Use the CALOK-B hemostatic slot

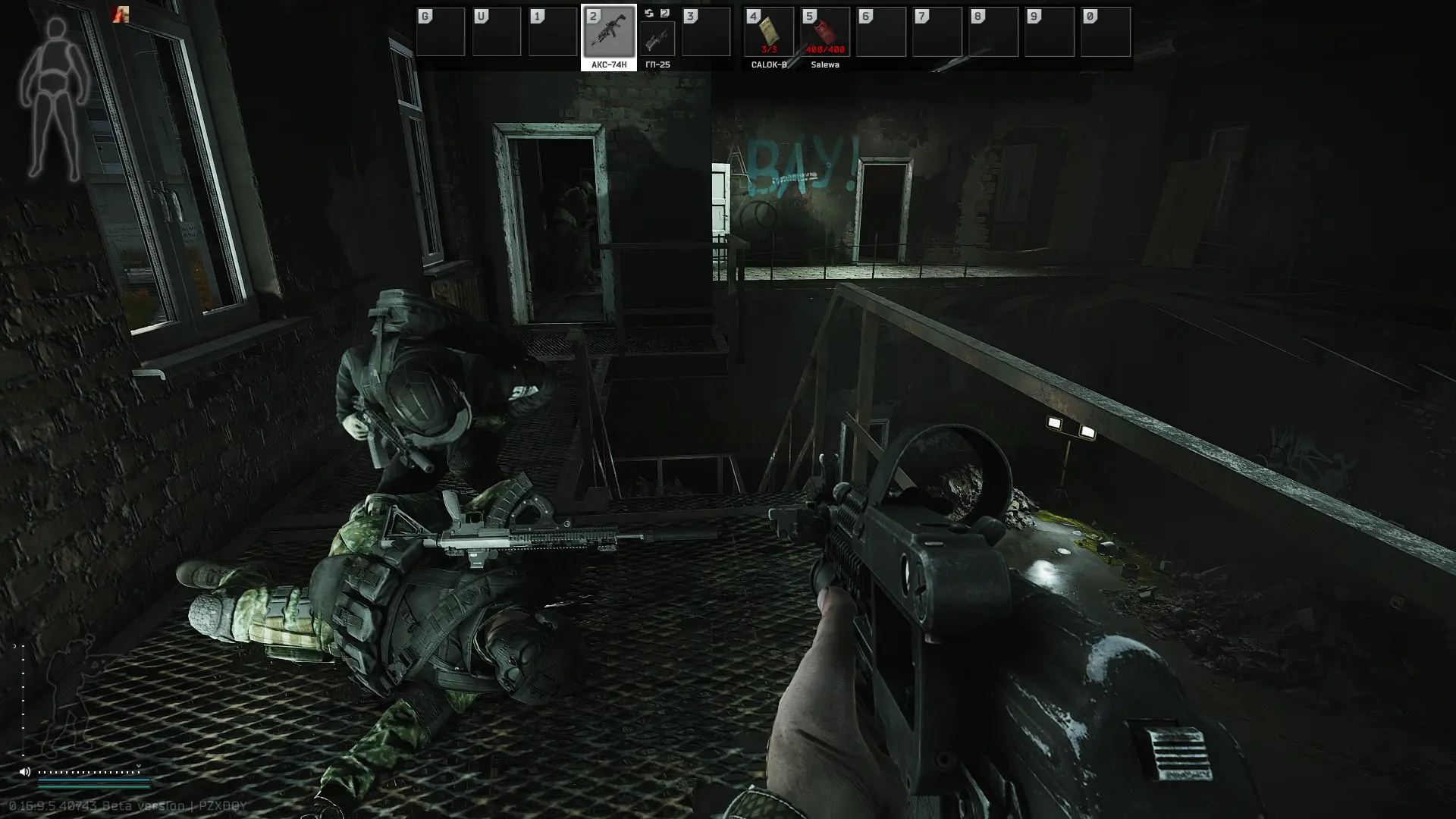(768, 33)
